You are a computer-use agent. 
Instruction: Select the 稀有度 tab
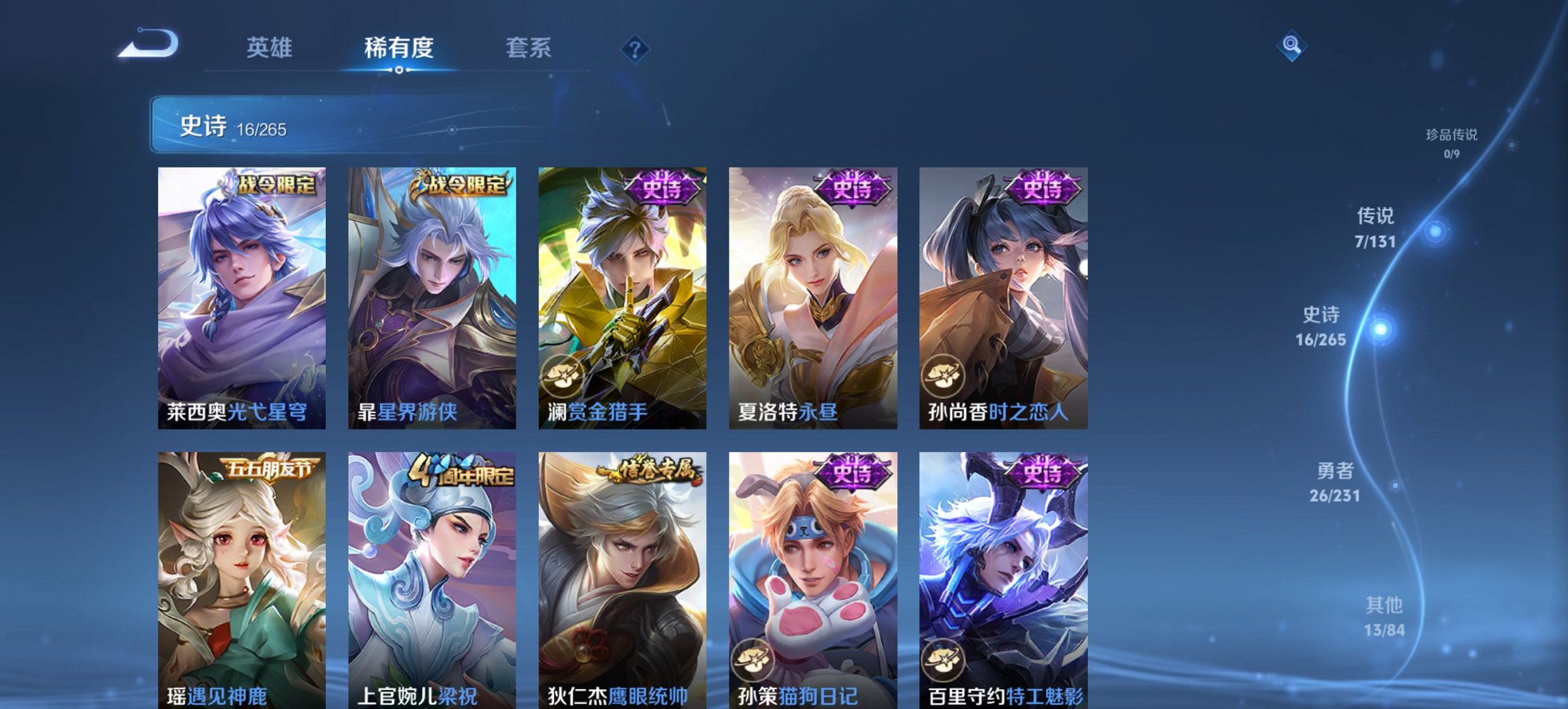399,49
